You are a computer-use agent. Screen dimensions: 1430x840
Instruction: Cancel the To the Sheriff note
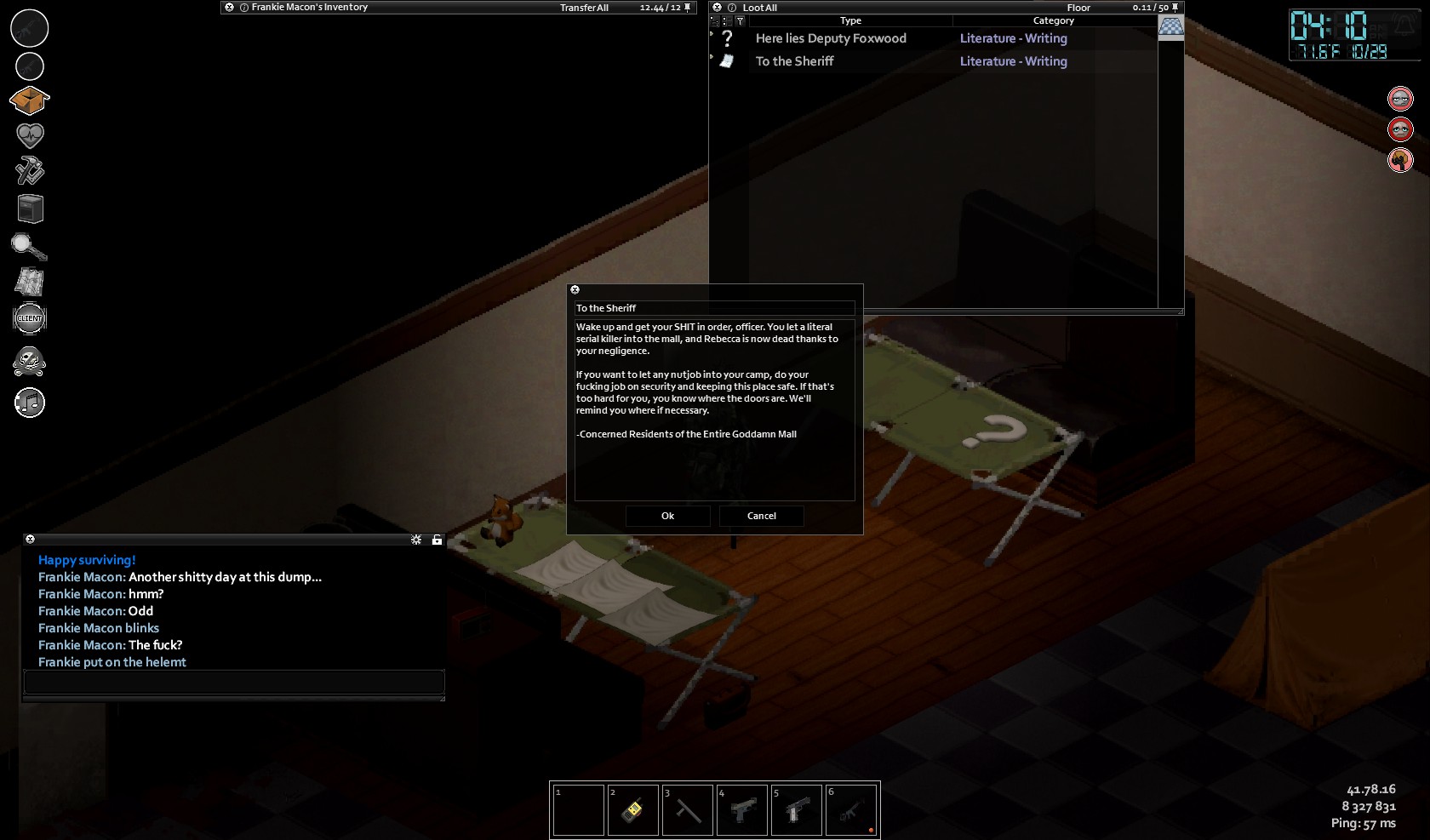(x=761, y=516)
